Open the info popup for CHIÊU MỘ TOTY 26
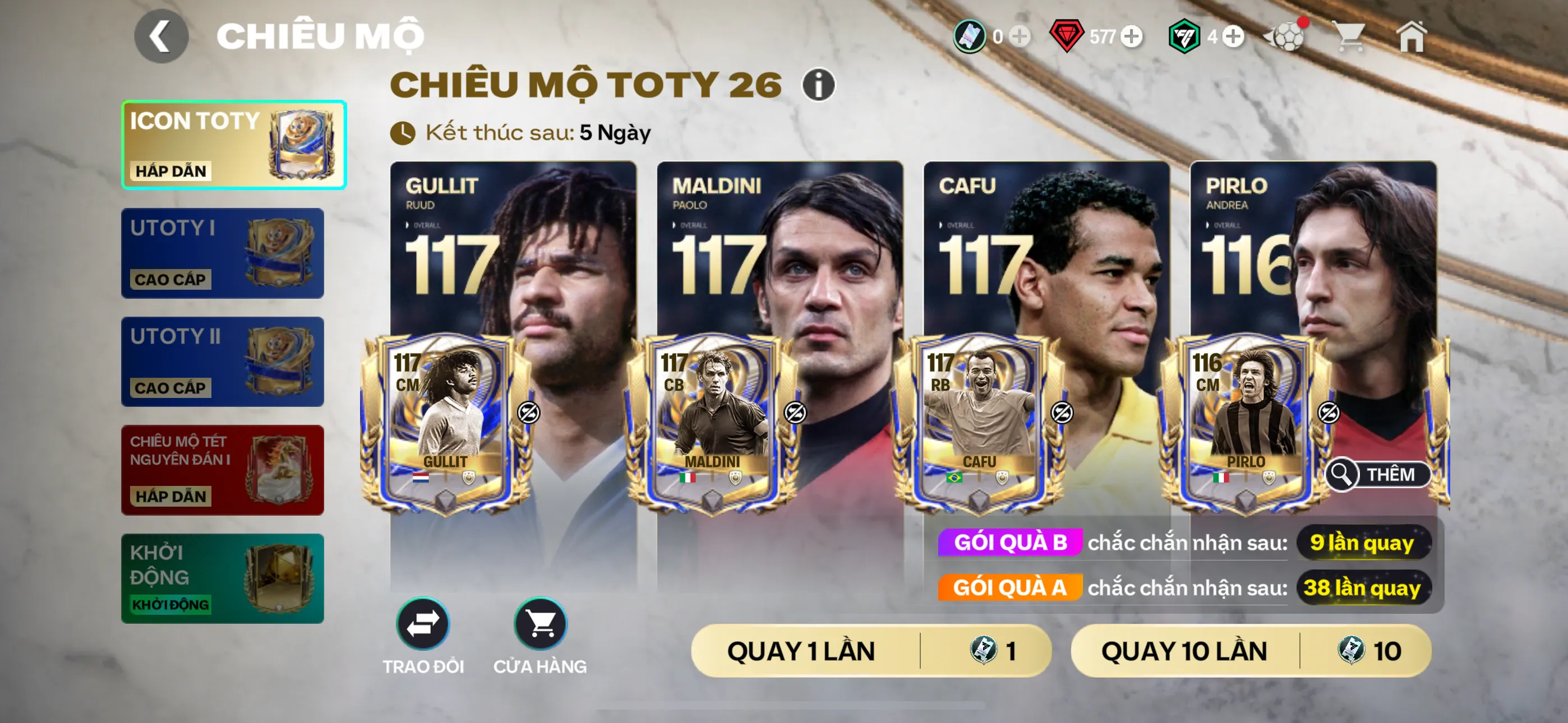 tap(817, 86)
